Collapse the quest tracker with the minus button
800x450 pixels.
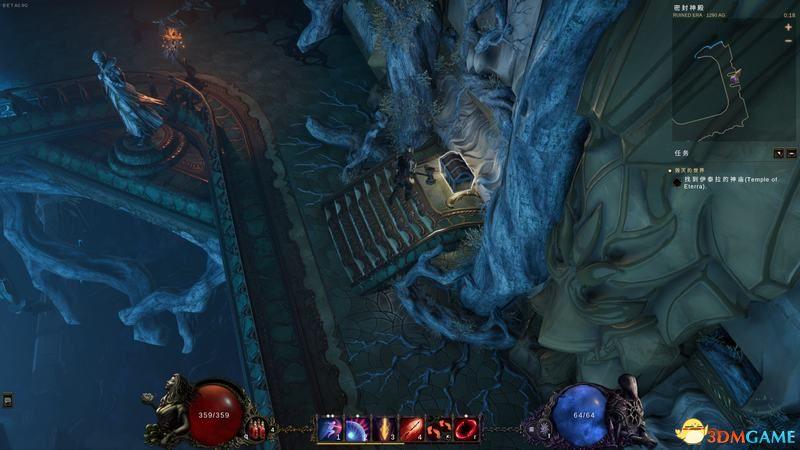tap(791, 153)
